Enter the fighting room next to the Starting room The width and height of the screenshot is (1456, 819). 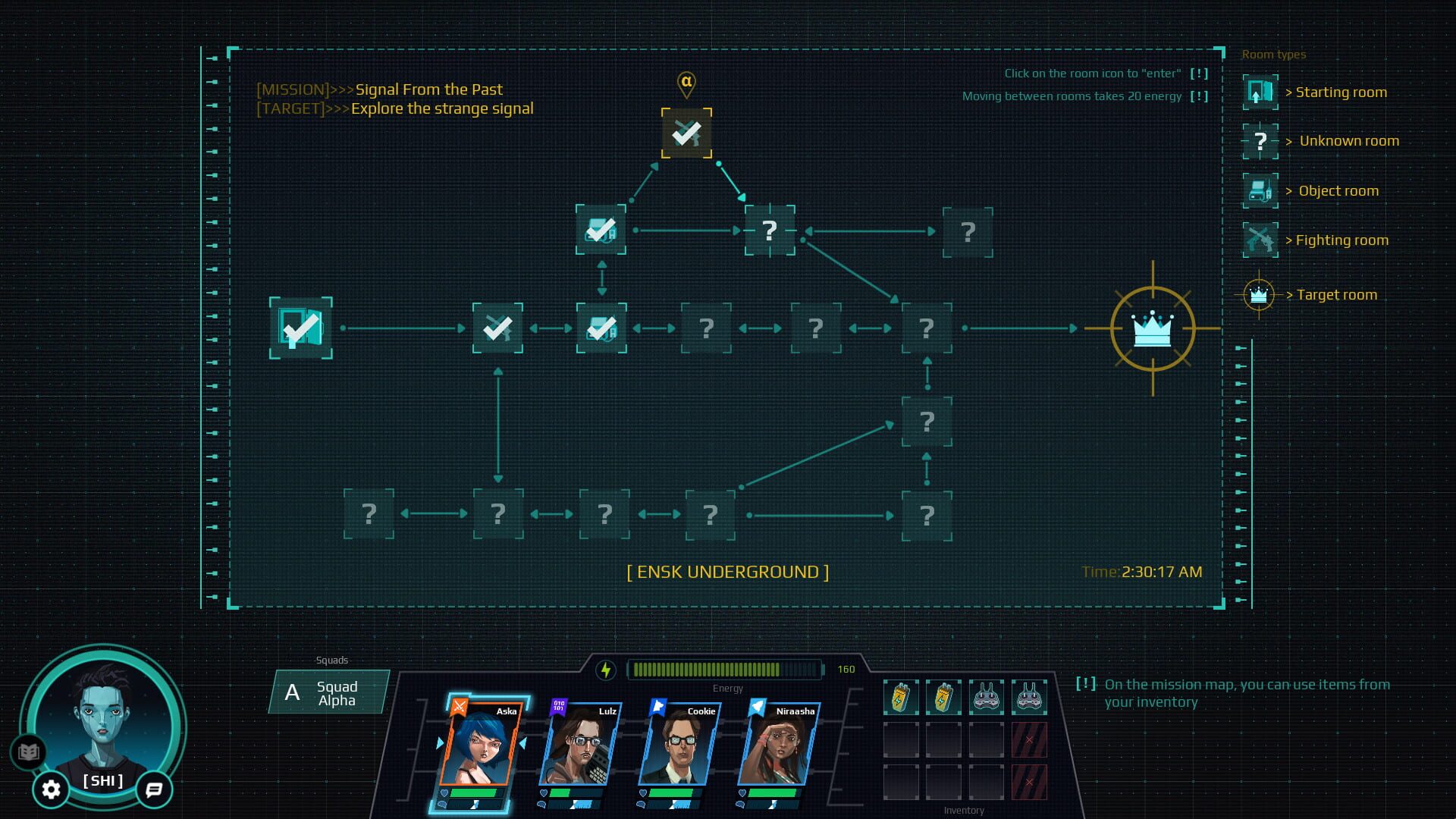497,327
